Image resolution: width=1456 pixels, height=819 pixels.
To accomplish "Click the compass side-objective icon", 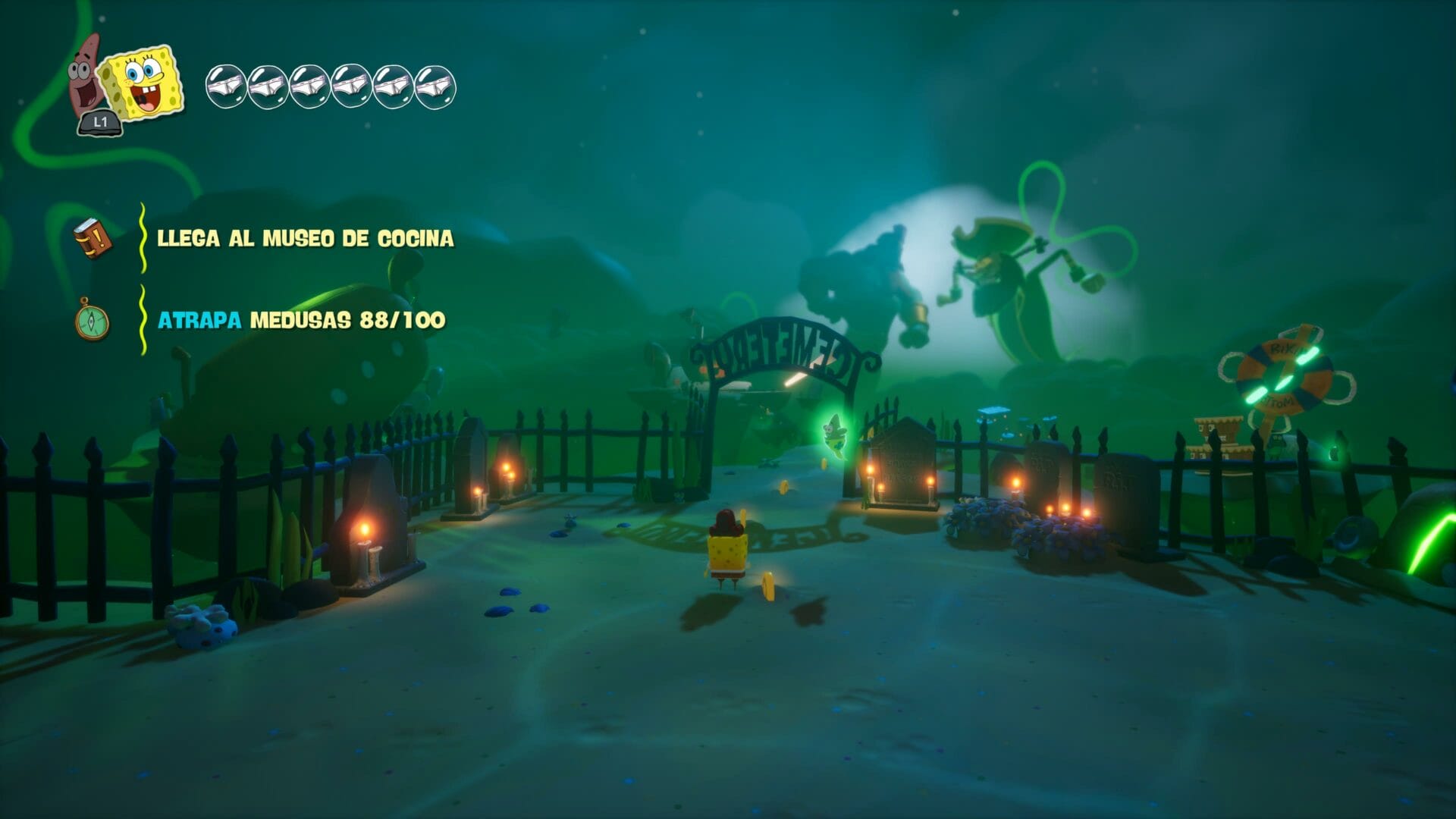I will tap(93, 320).
